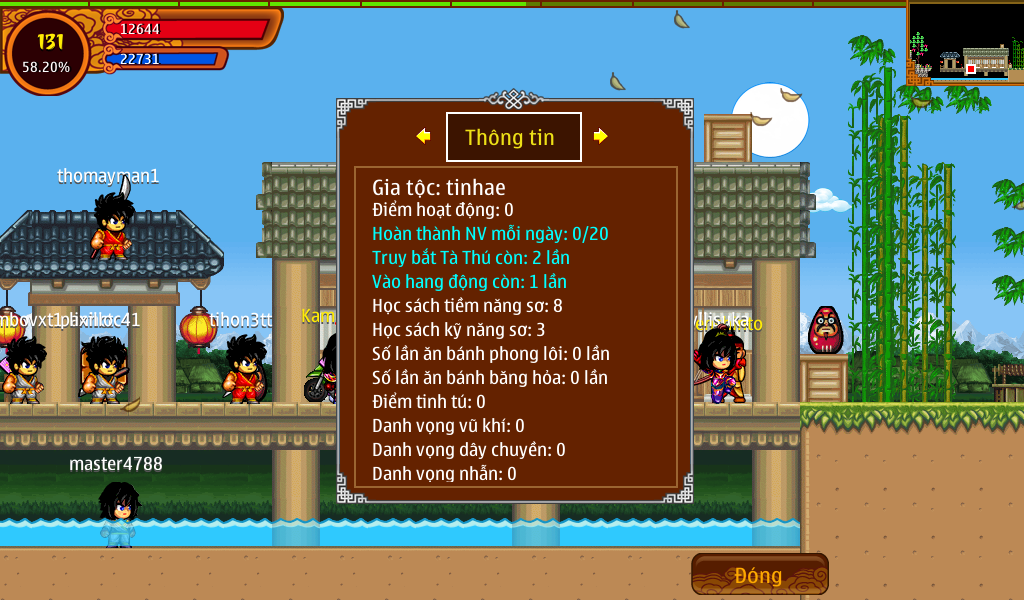Choose the Truy bắt Tà Thú row
The width and height of the screenshot is (1024, 600).
coord(471,258)
